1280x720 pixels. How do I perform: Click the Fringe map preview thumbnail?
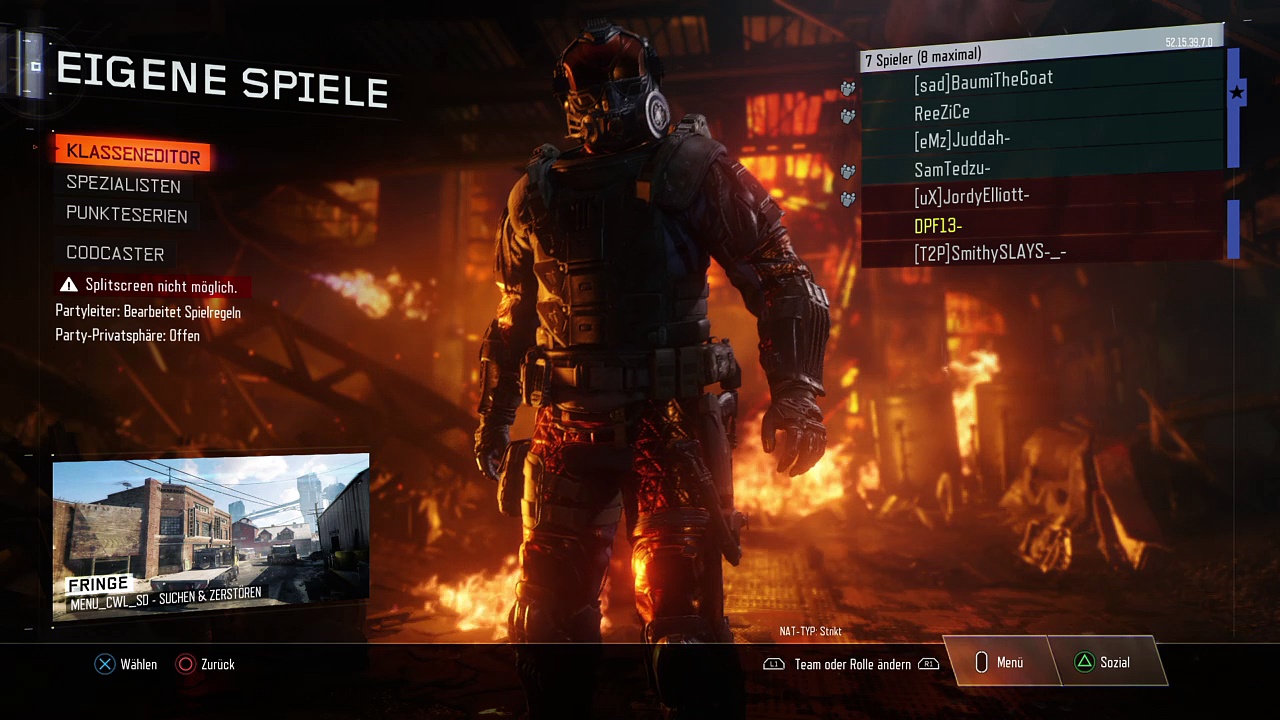211,537
